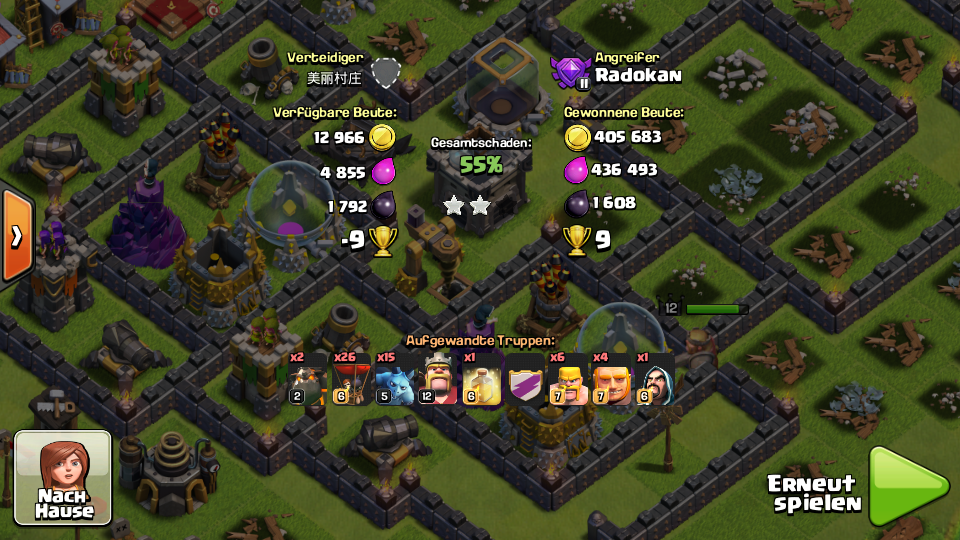Select the Wizard troop icon
The image size is (960, 540).
click(x=655, y=379)
